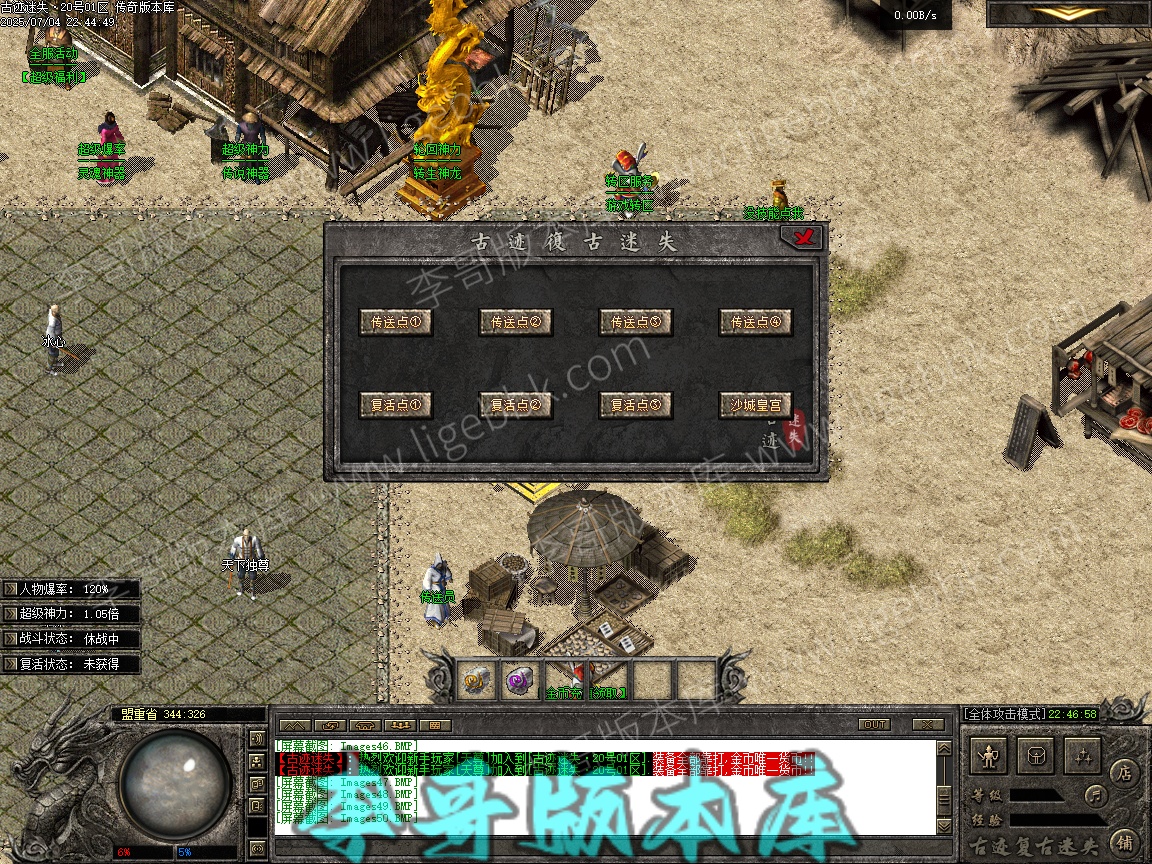Open the round 铺 stall button

(x=1124, y=841)
